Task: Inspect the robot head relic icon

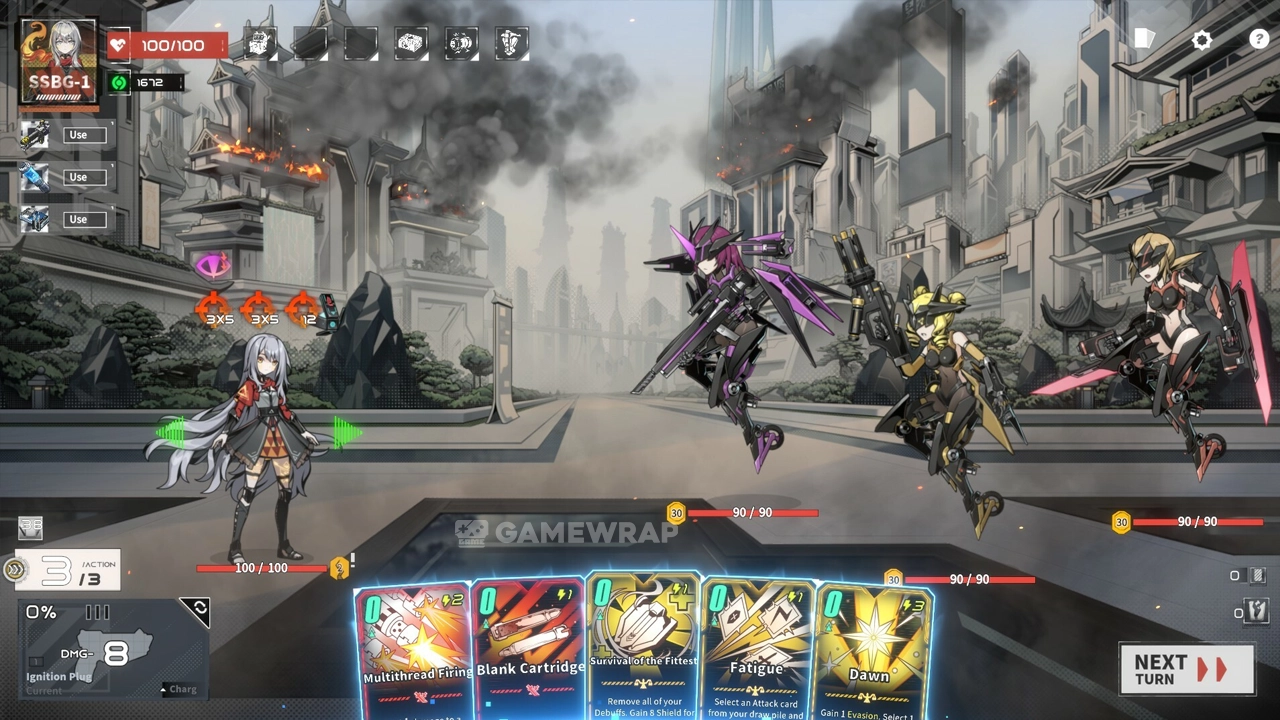Action: 260,43
